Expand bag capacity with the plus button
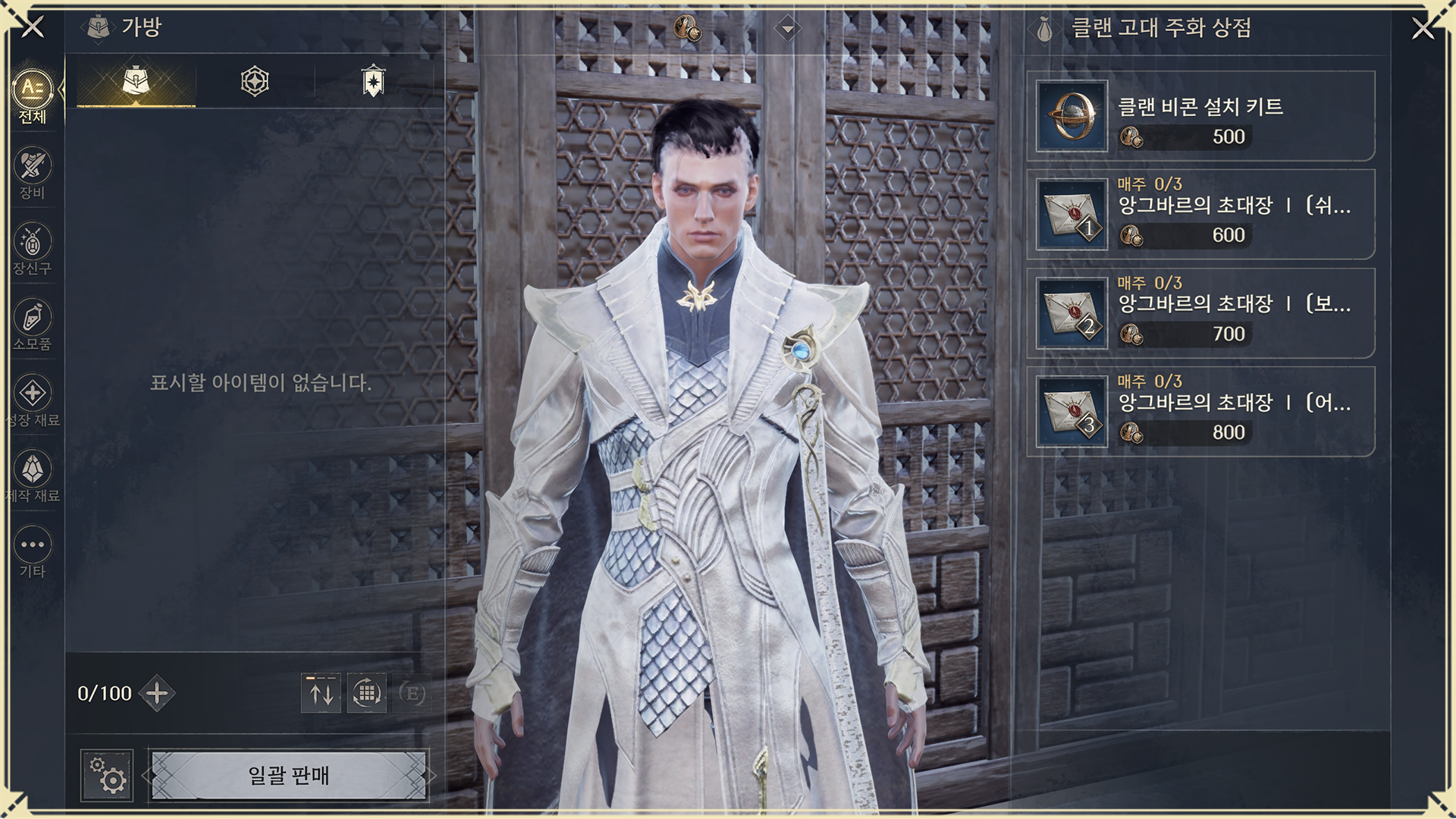The height and width of the screenshot is (819, 1456). tap(157, 693)
